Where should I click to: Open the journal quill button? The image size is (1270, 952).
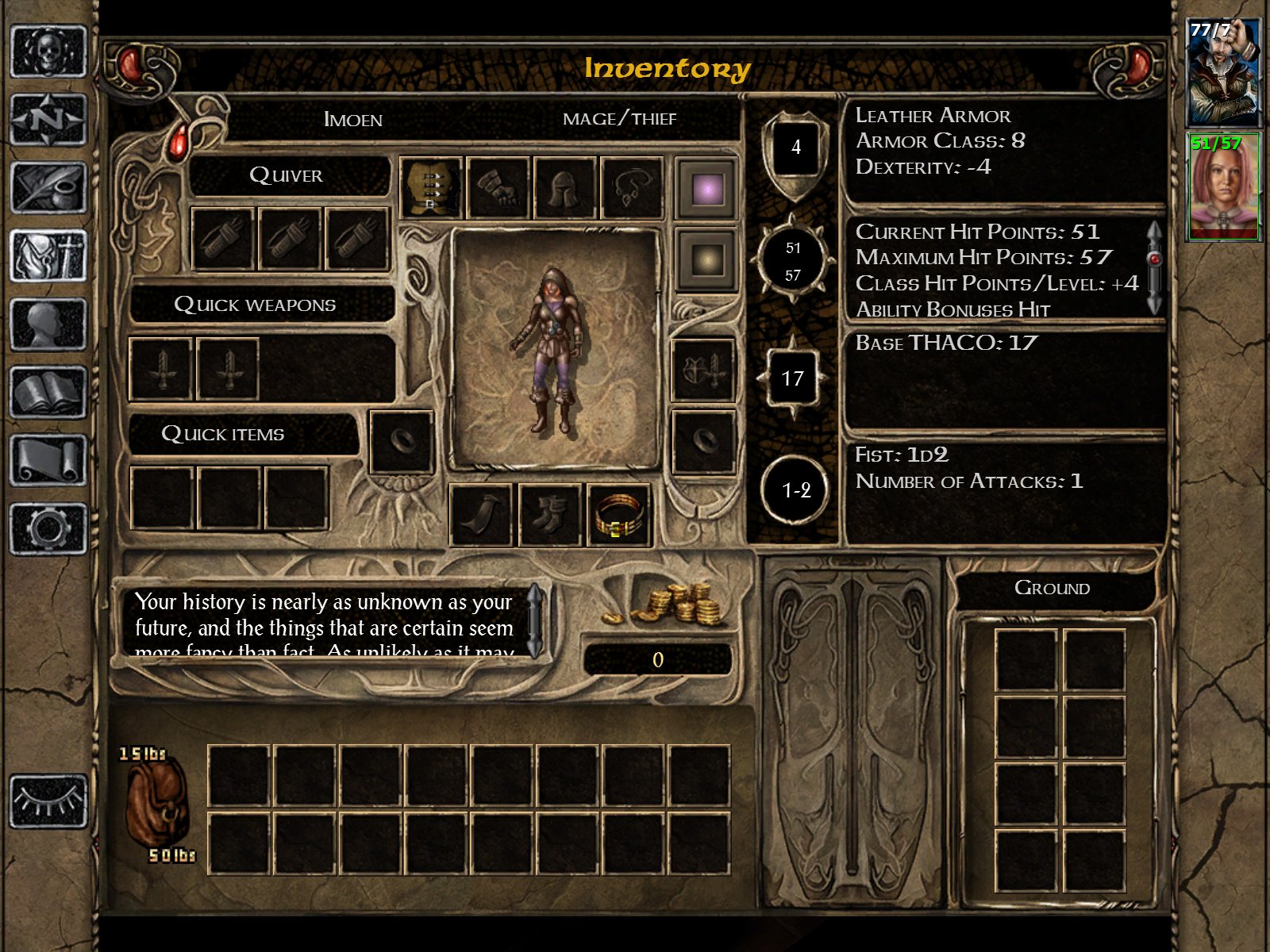pos(48,188)
